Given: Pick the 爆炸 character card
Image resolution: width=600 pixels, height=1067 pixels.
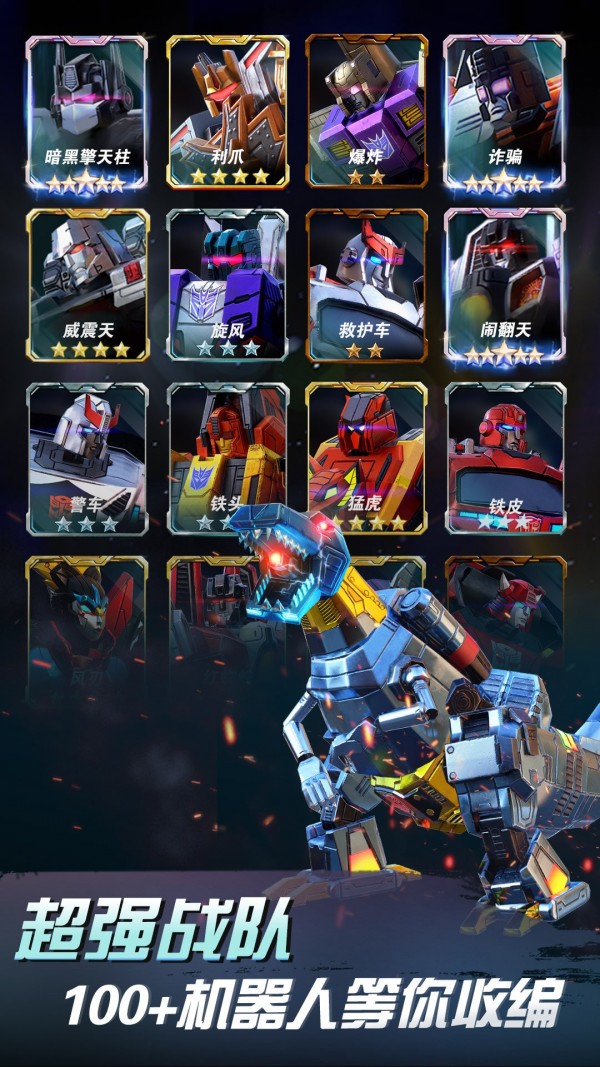Looking at the screenshot, I should coord(366,112).
